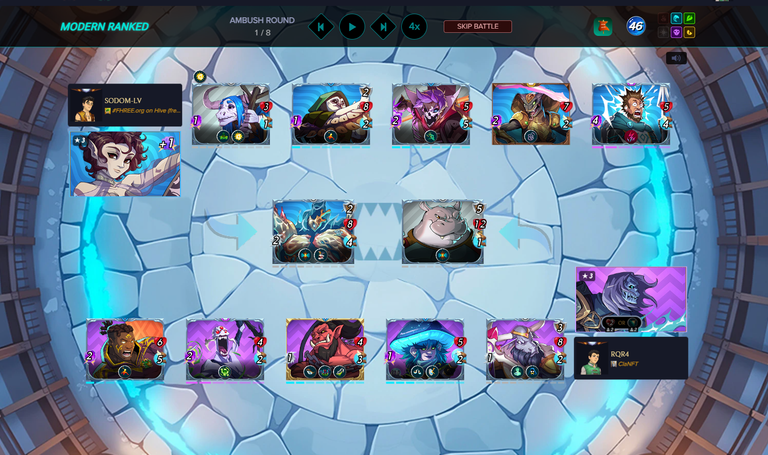768x455 pixels.
Task: Select the electrified spiky-haired man card
Action: pos(631,114)
